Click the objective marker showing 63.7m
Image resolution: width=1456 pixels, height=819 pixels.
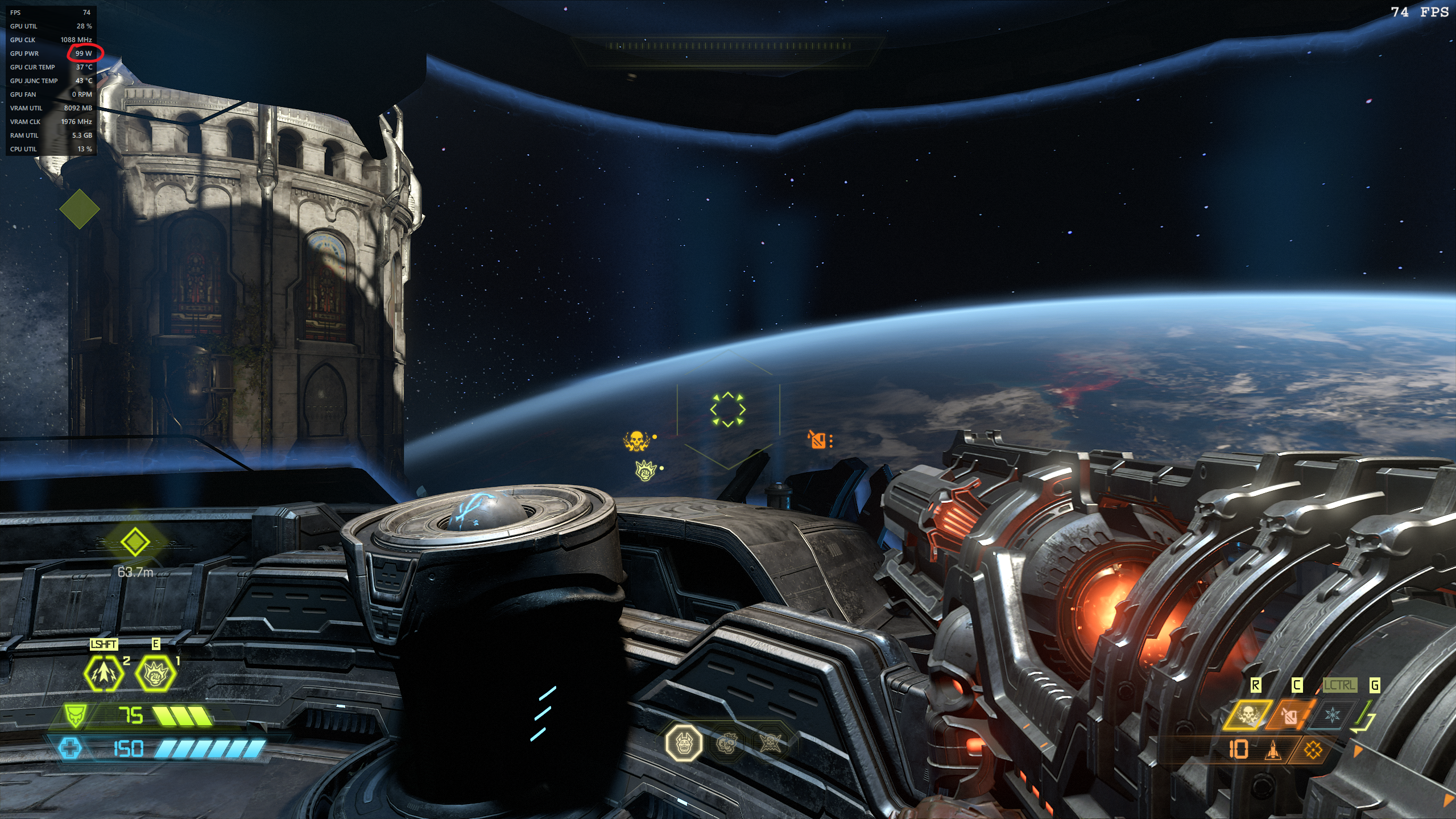coord(135,542)
